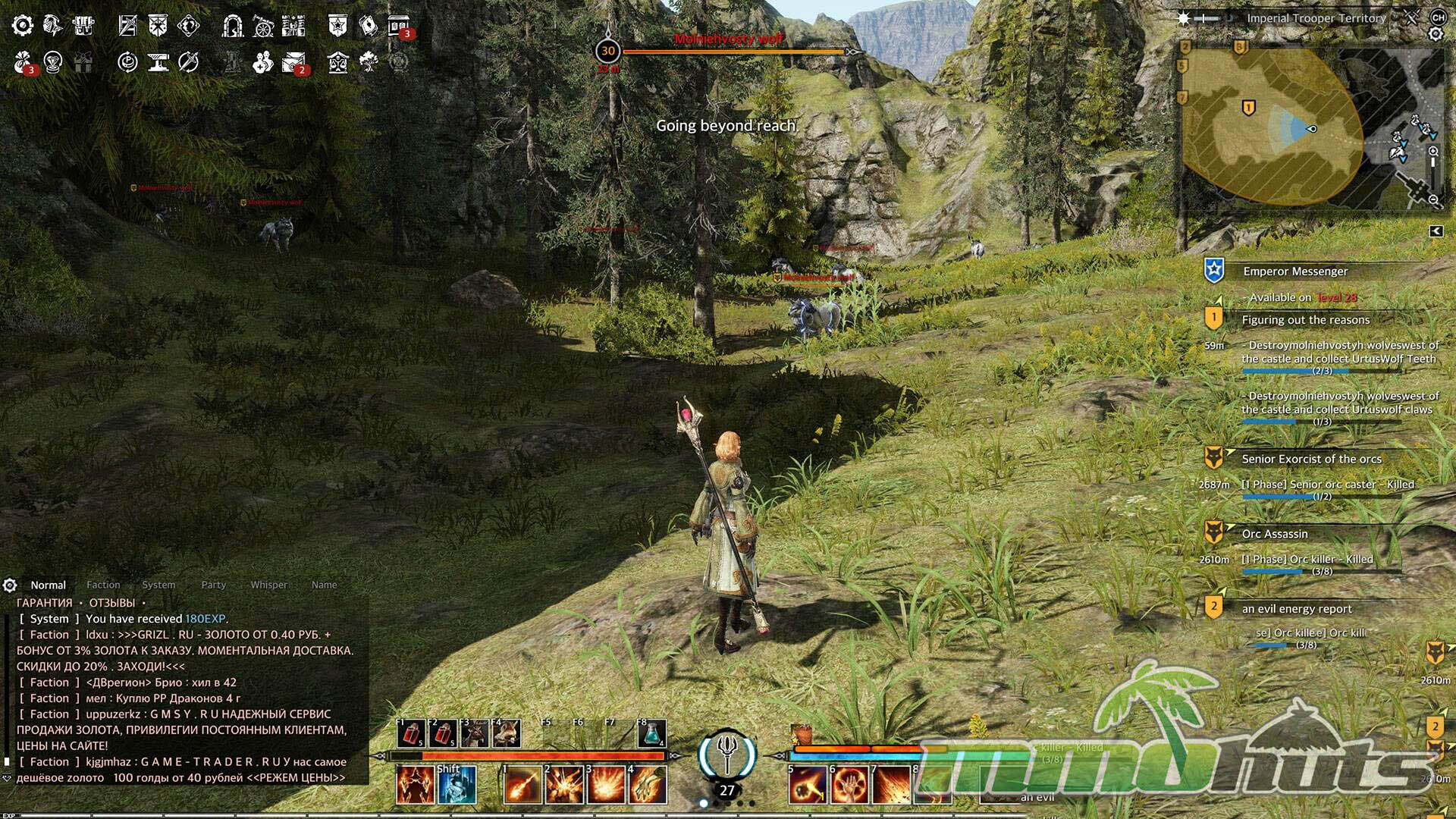The width and height of the screenshot is (1456, 819).
Task: Switch to the System chat tab
Action: pyautogui.click(x=158, y=585)
